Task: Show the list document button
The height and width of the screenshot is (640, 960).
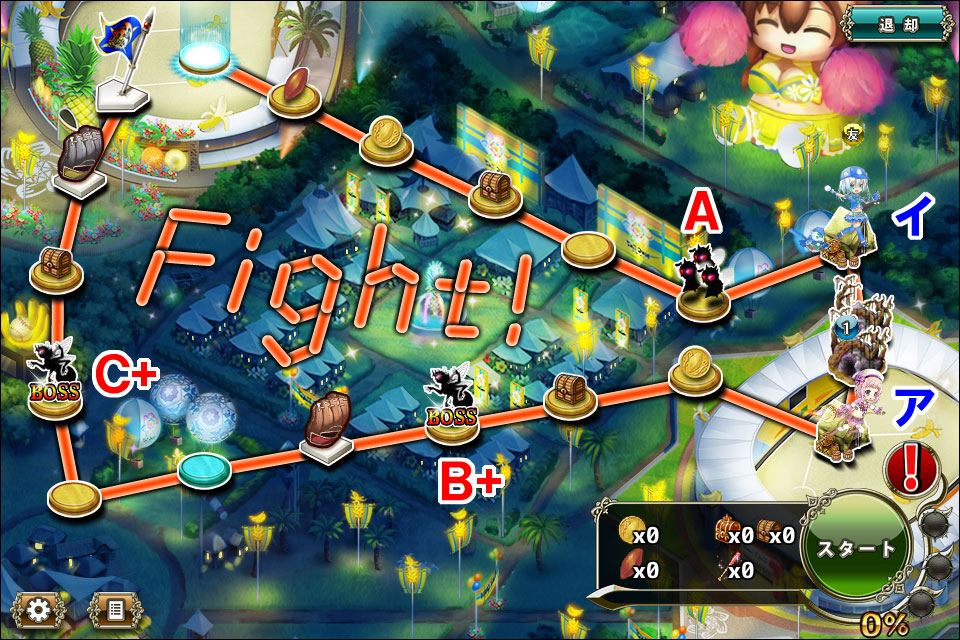Action: pyautogui.click(x=113, y=608)
